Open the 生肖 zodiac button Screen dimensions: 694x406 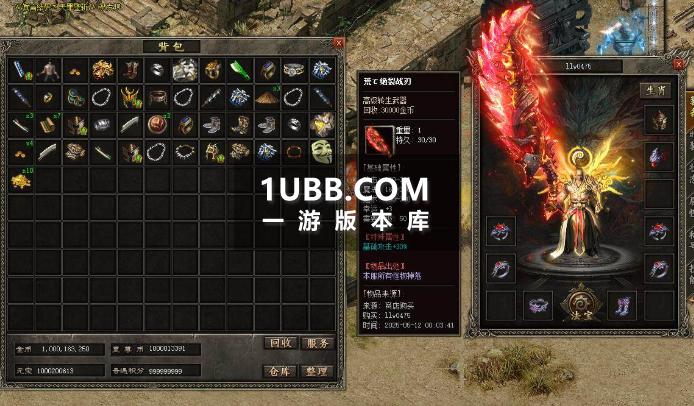(655, 90)
